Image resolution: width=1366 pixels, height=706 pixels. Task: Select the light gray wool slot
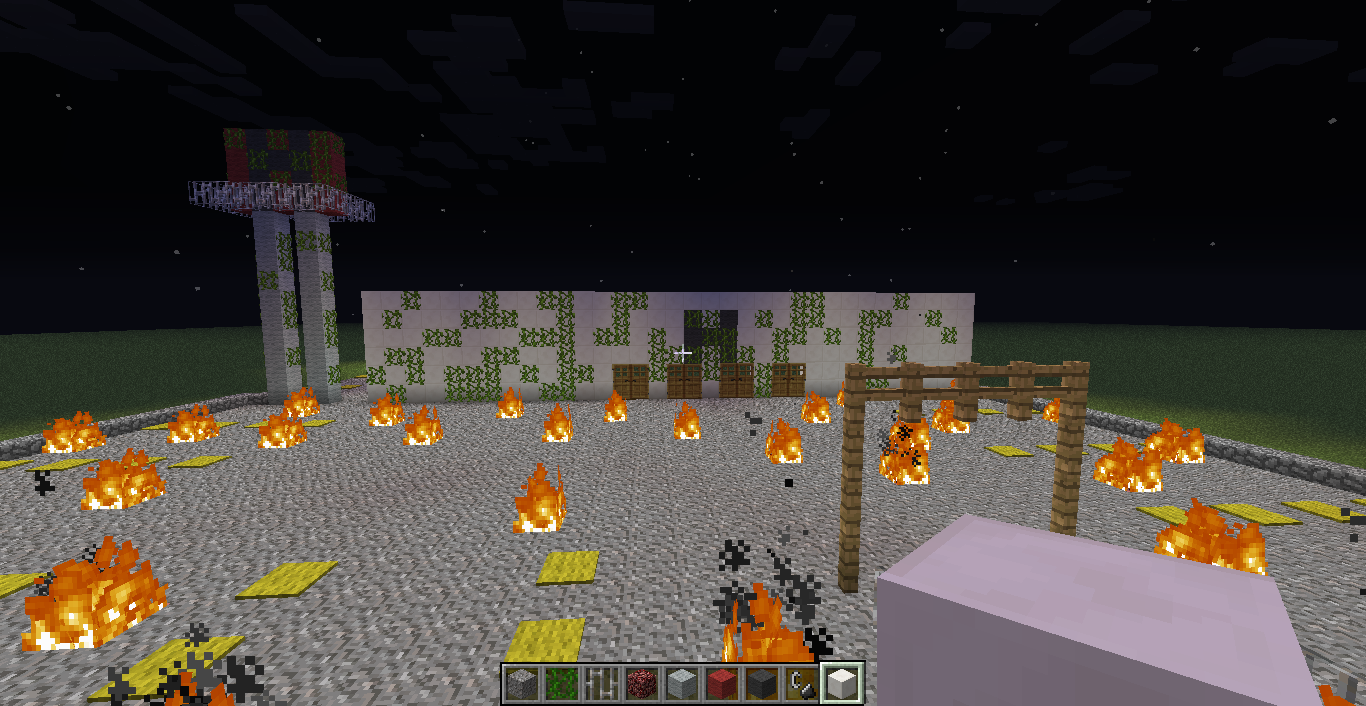click(680, 684)
